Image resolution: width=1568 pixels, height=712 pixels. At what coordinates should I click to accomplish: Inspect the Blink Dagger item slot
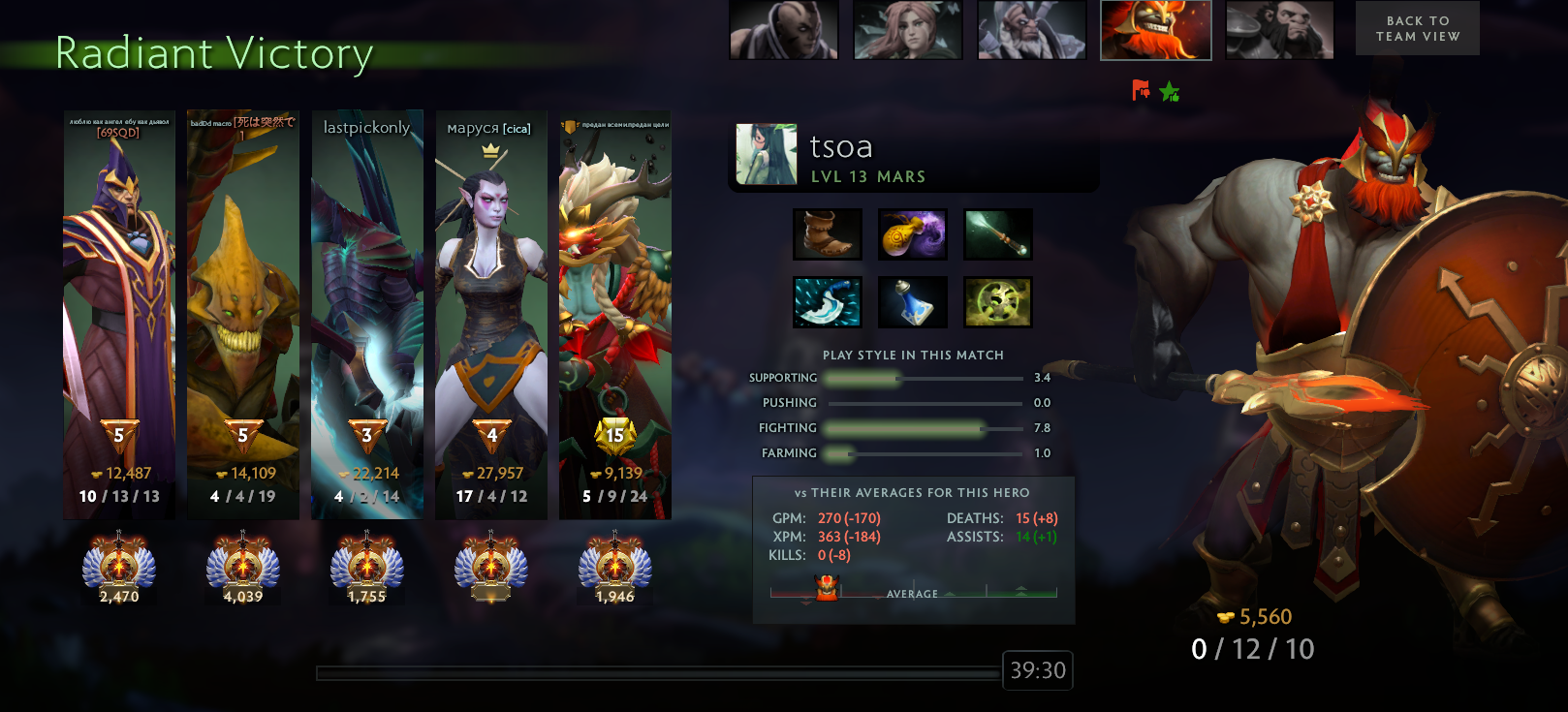[x=827, y=302]
